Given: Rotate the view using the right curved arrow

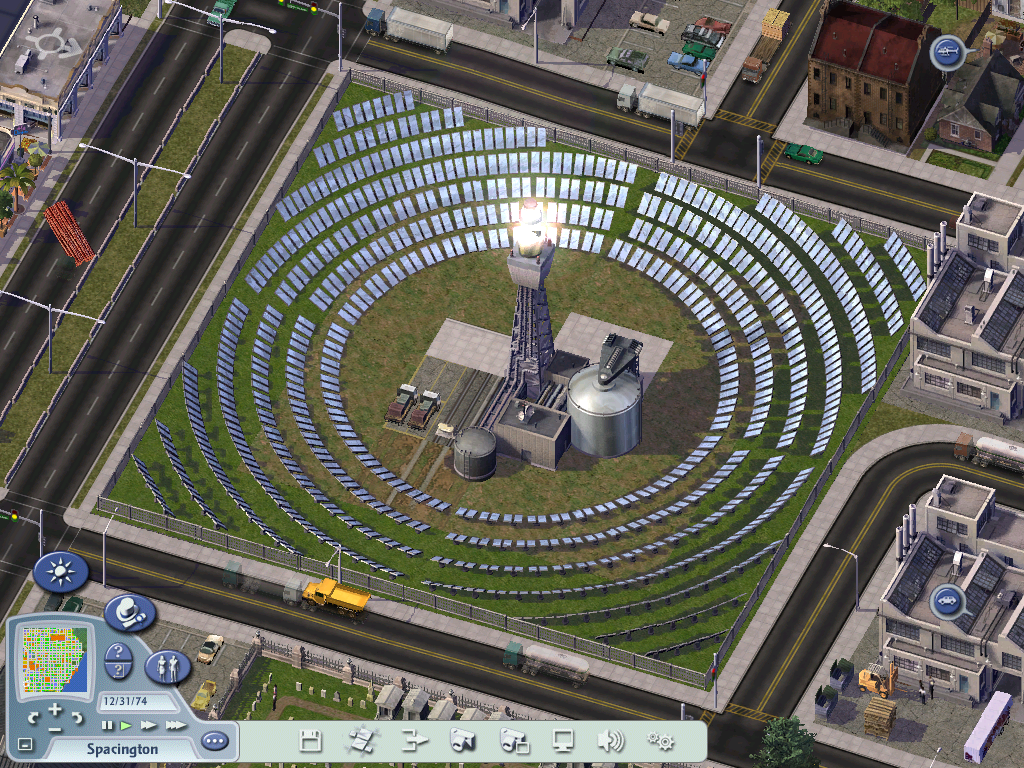Looking at the screenshot, I should coord(80,718).
